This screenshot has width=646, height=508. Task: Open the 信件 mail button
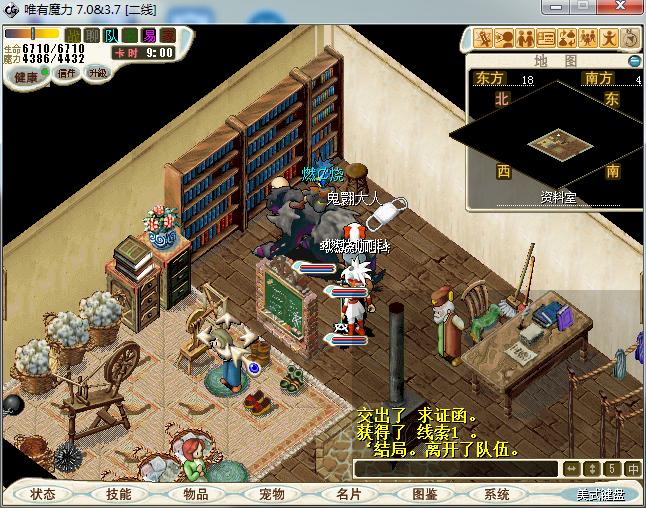(x=67, y=73)
